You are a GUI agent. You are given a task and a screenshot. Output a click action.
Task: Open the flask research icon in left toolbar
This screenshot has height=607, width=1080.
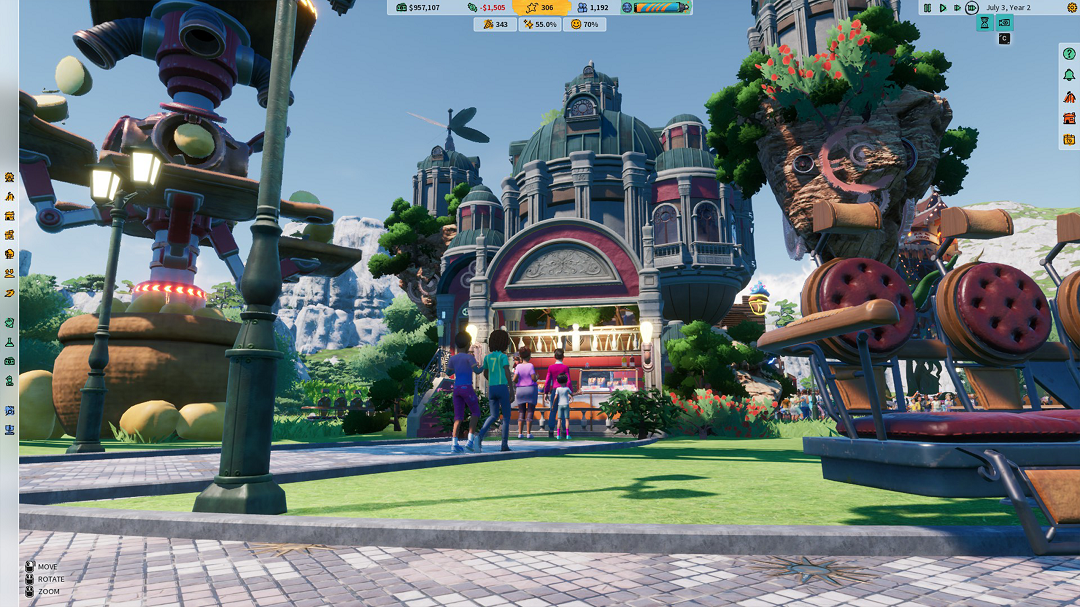tap(9, 342)
